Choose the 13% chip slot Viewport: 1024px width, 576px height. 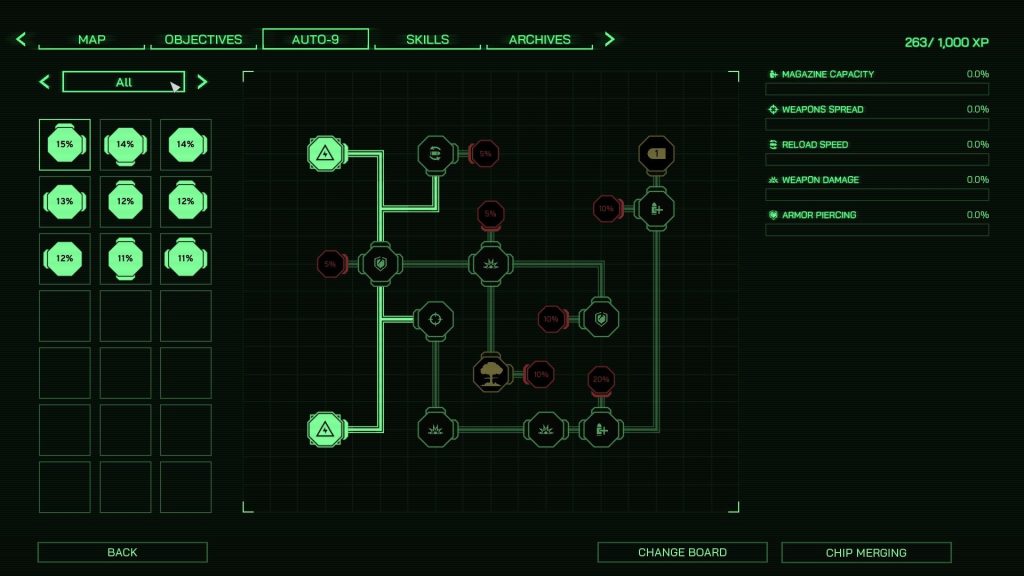(65, 202)
